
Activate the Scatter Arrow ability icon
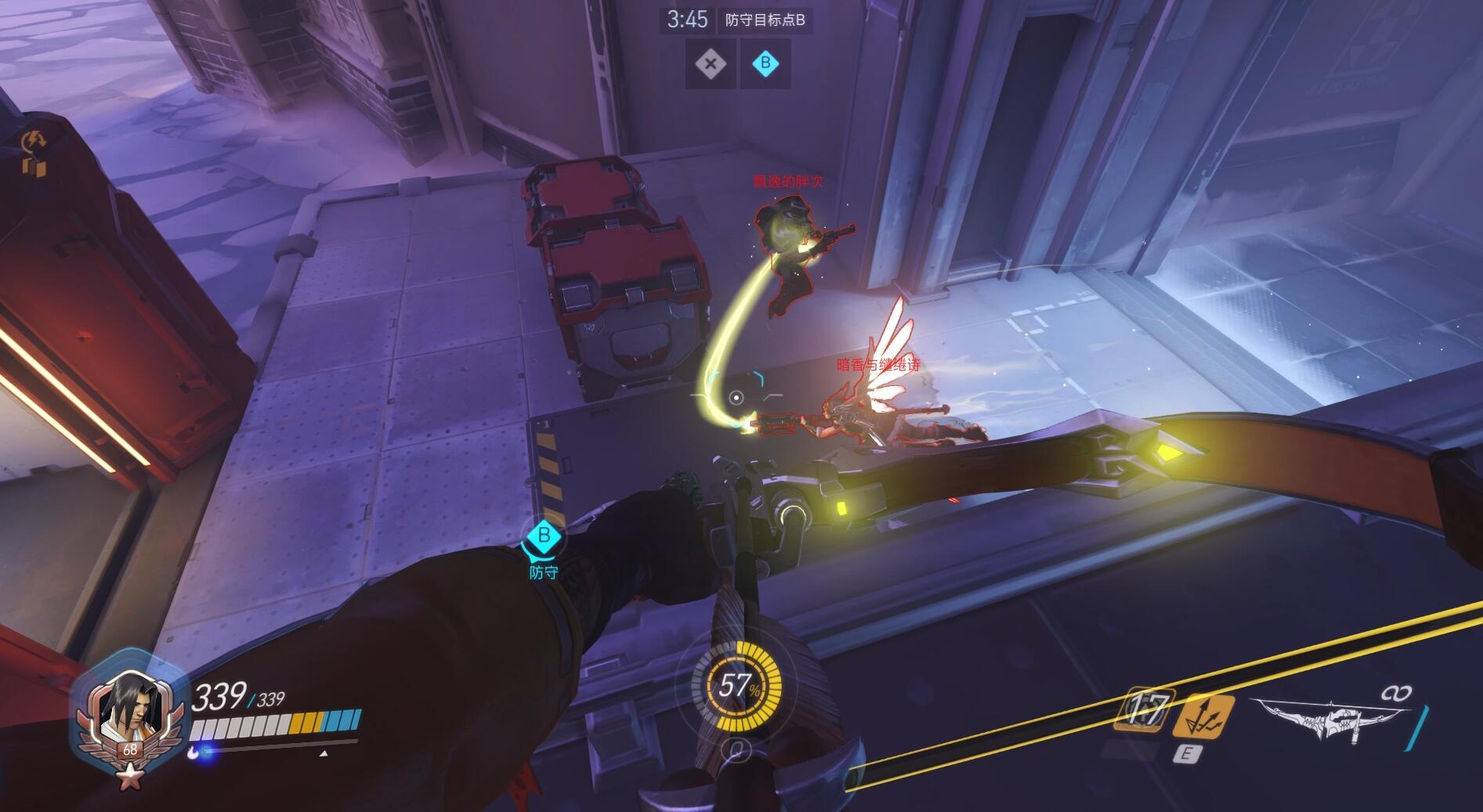pos(1202,716)
